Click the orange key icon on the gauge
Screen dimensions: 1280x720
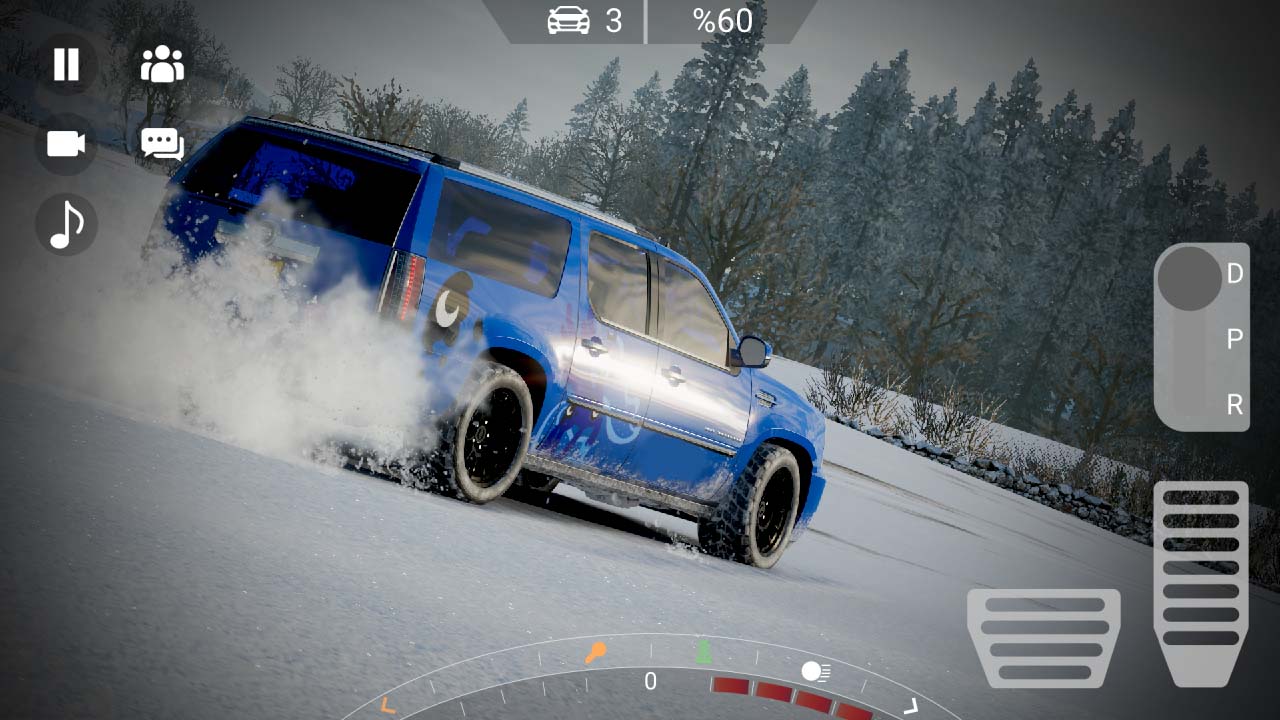[597, 651]
